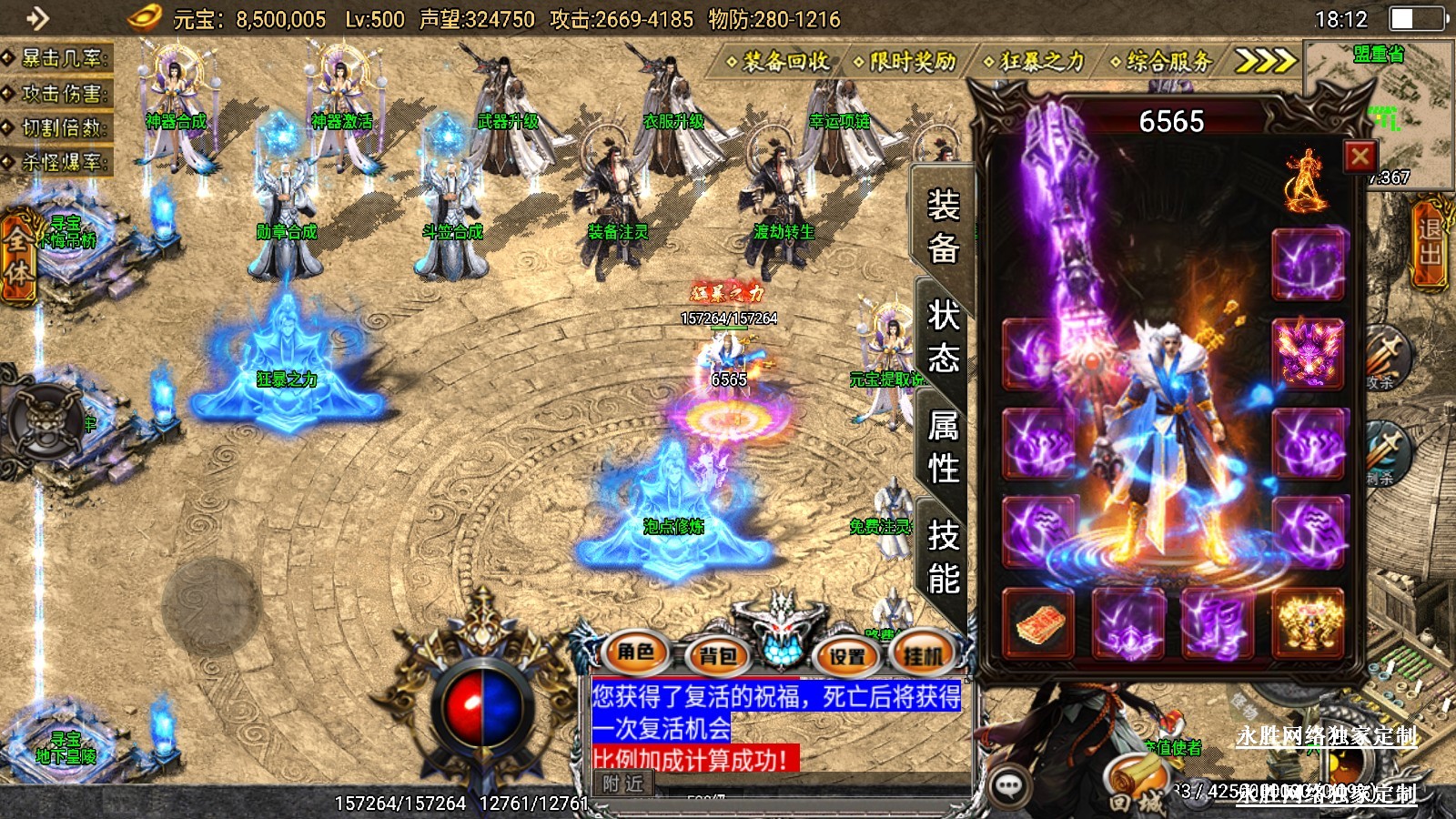
Task: Open 装备回收 equipment recycling
Action: point(779,62)
